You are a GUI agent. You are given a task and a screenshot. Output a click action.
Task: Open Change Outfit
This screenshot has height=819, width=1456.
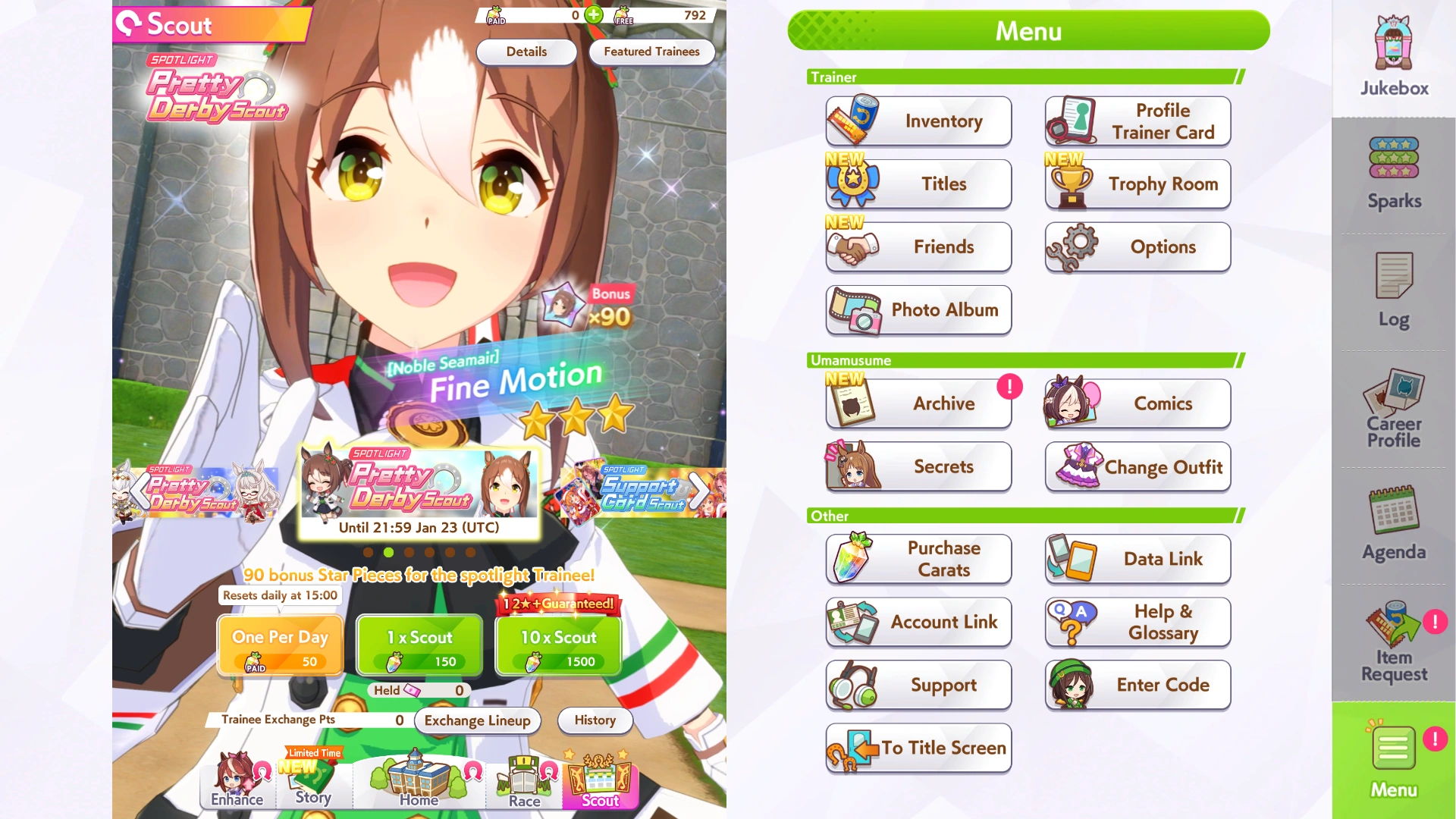tap(1137, 467)
